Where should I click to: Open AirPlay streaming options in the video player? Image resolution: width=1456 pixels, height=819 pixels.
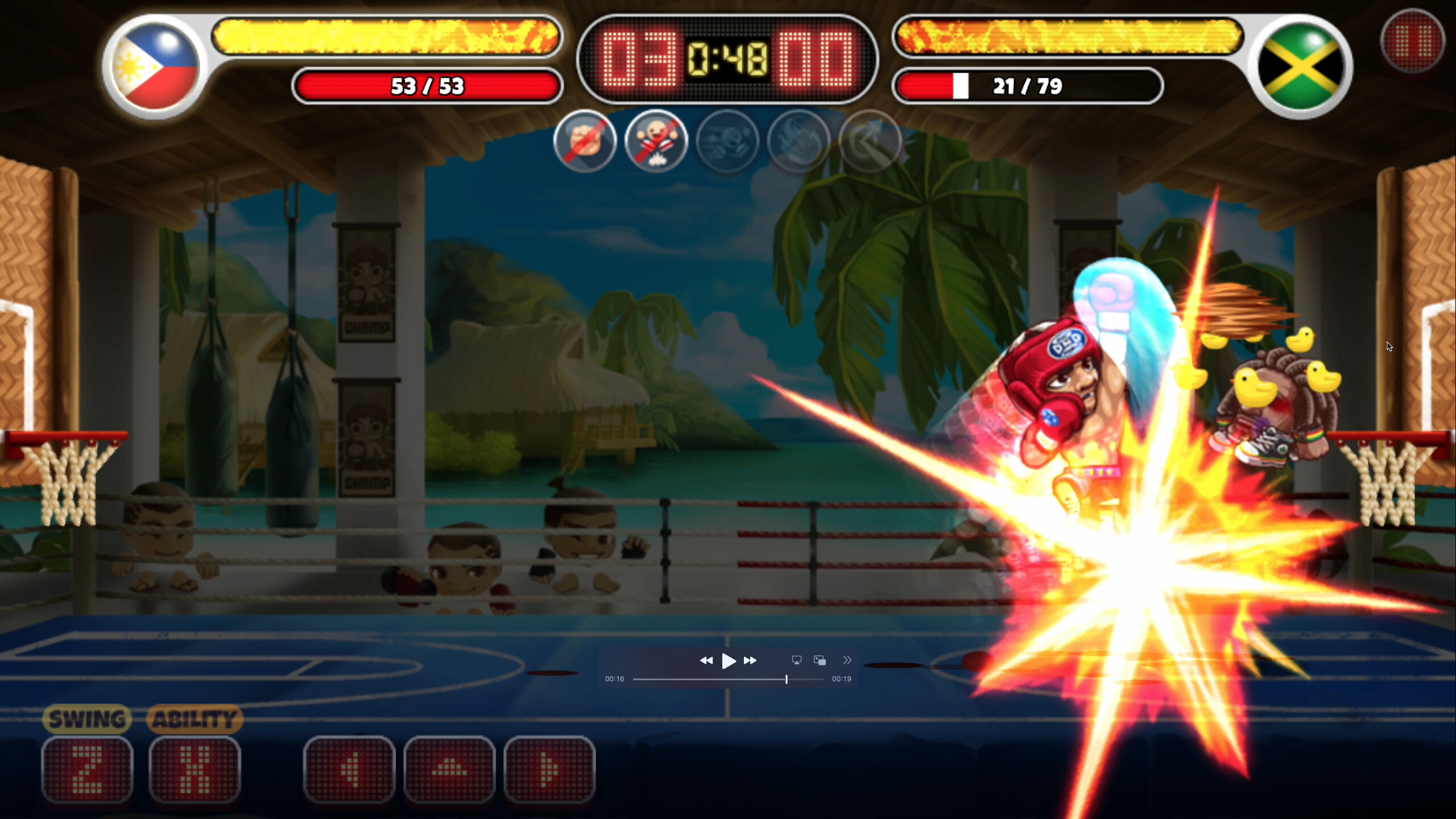tap(796, 660)
